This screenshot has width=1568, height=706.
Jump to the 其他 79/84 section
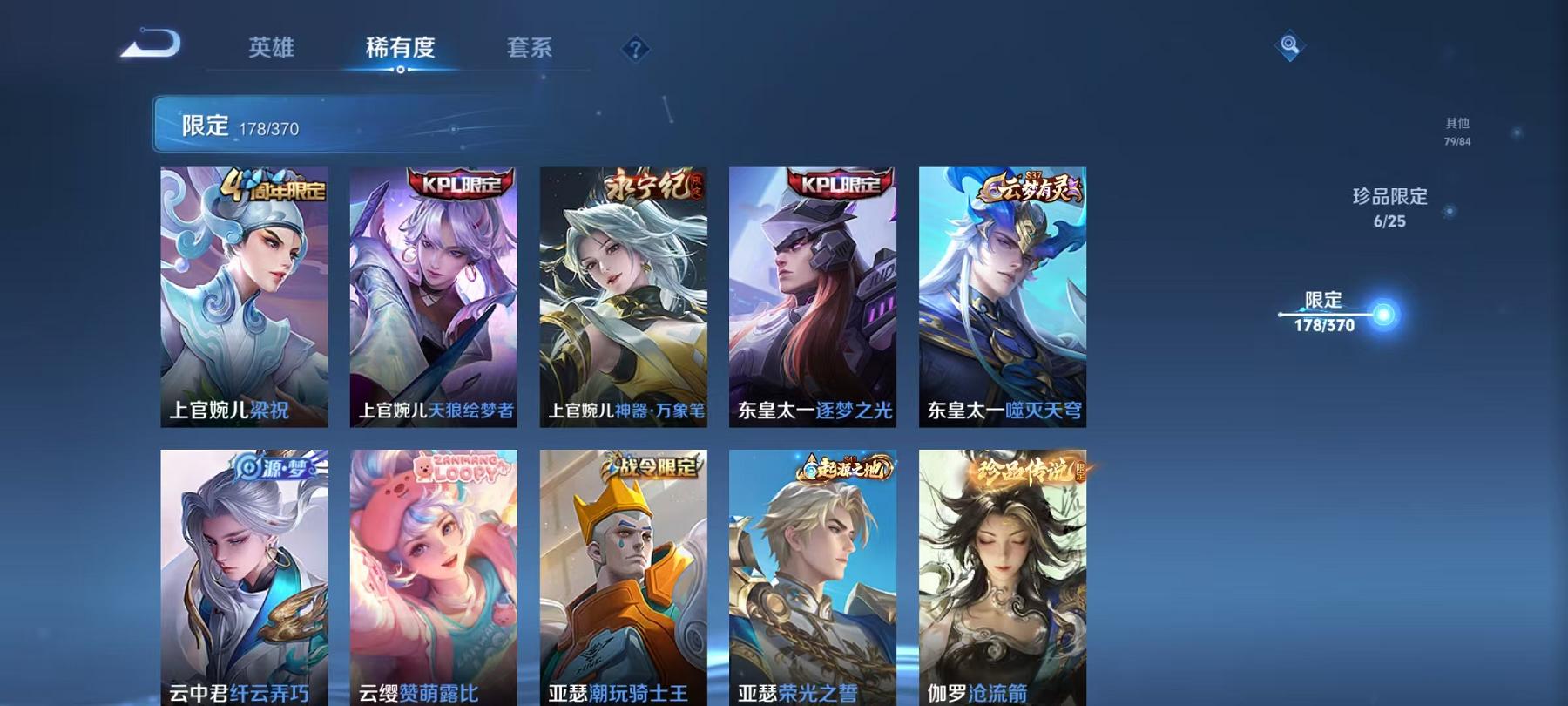(x=1457, y=131)
